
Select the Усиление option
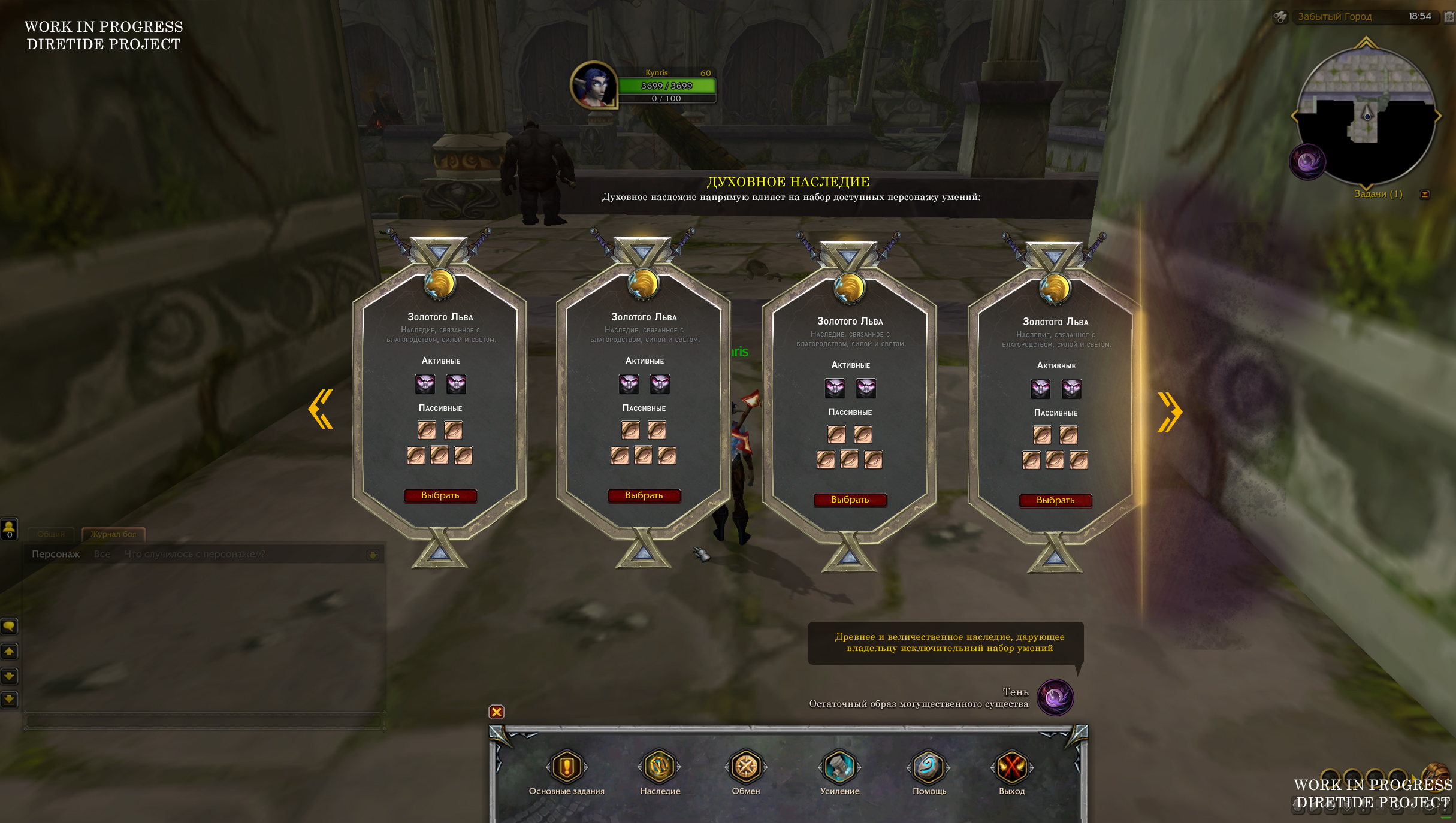pyautogui.click(x=839, y=767)
